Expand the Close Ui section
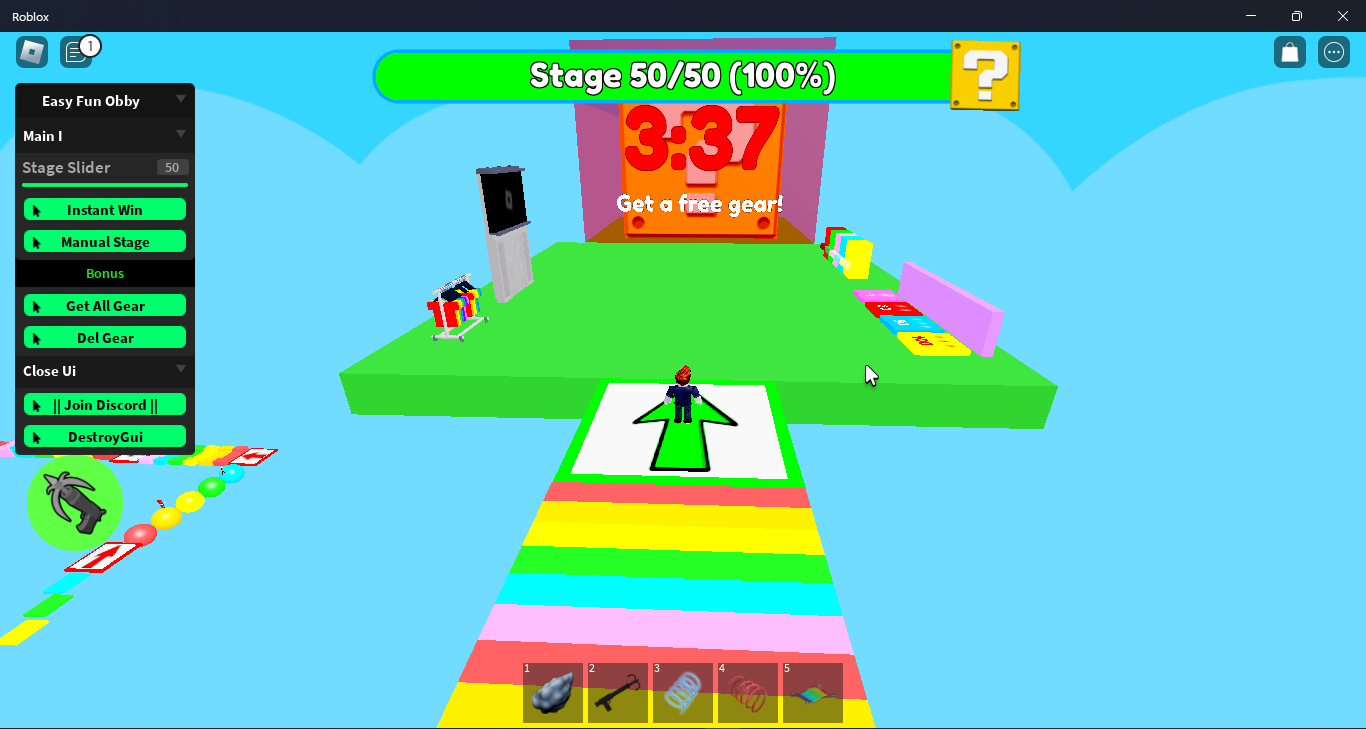The height and width of the screenshot is (729, 1366). [x=181, y=370]
